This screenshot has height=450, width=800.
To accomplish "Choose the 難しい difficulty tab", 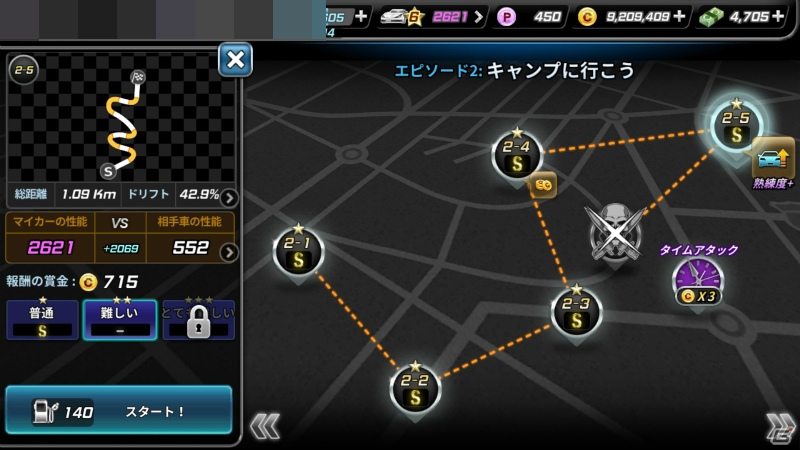I will tap(119, 320).
